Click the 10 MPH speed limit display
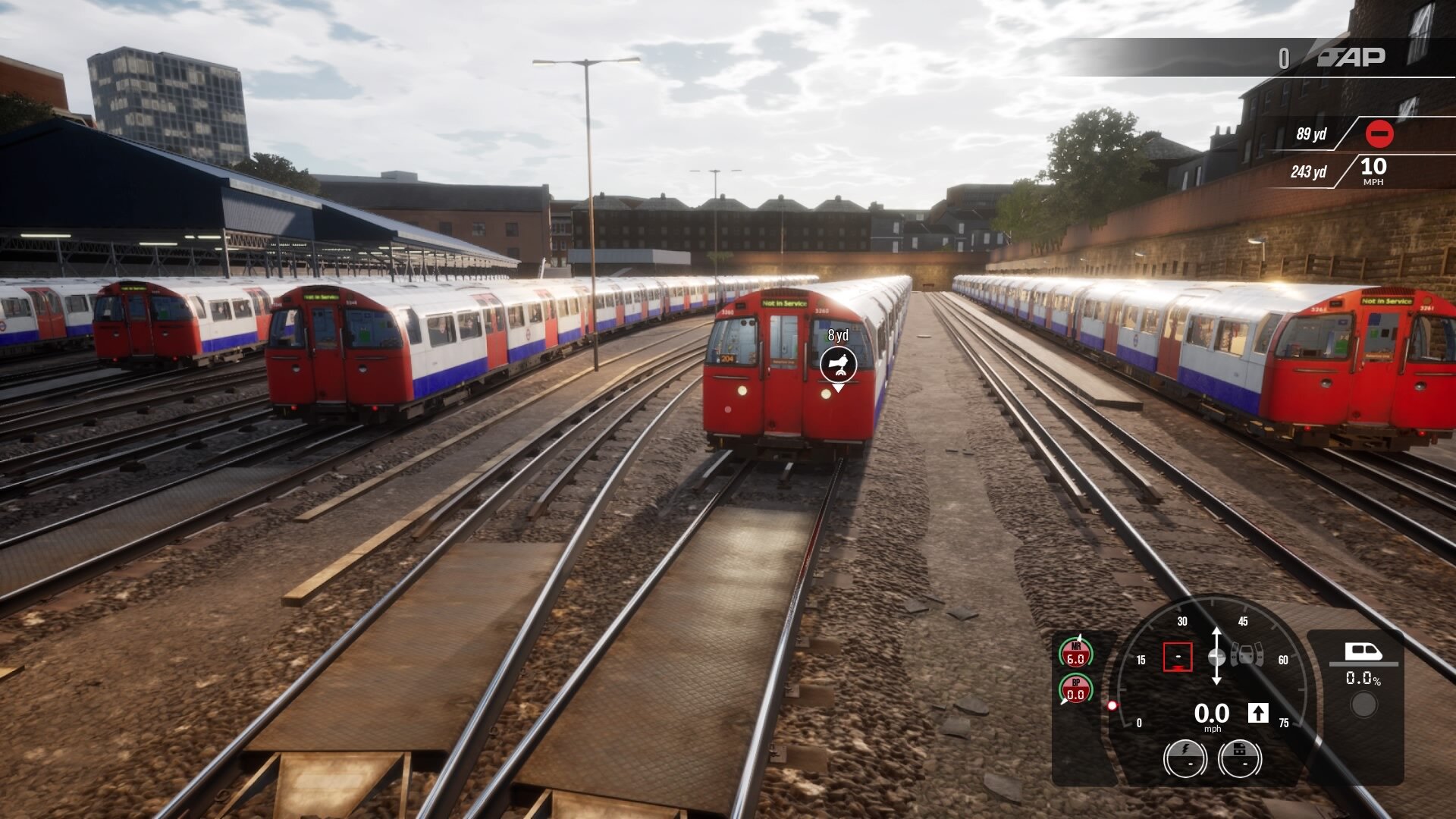This screenshot has height=819, width=1456. (1373, 169)
